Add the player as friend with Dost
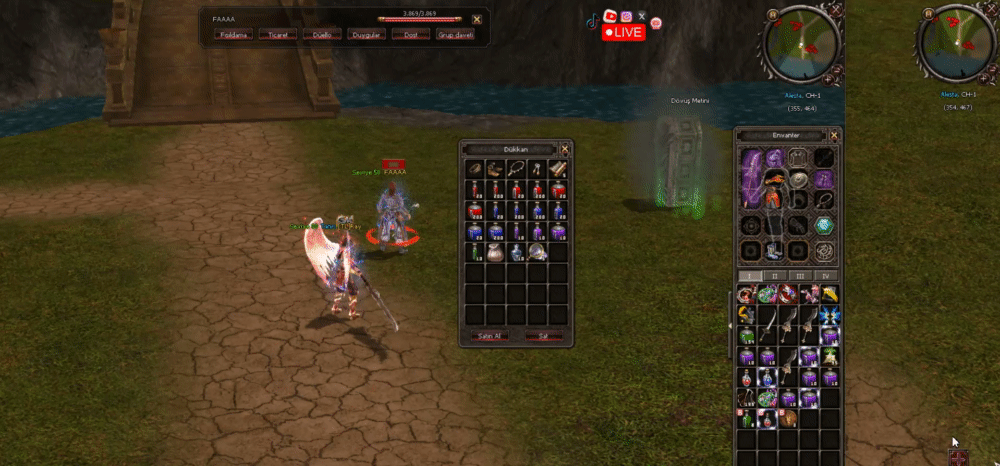This screenshot has width=1000, height=466. pos(410,35)
